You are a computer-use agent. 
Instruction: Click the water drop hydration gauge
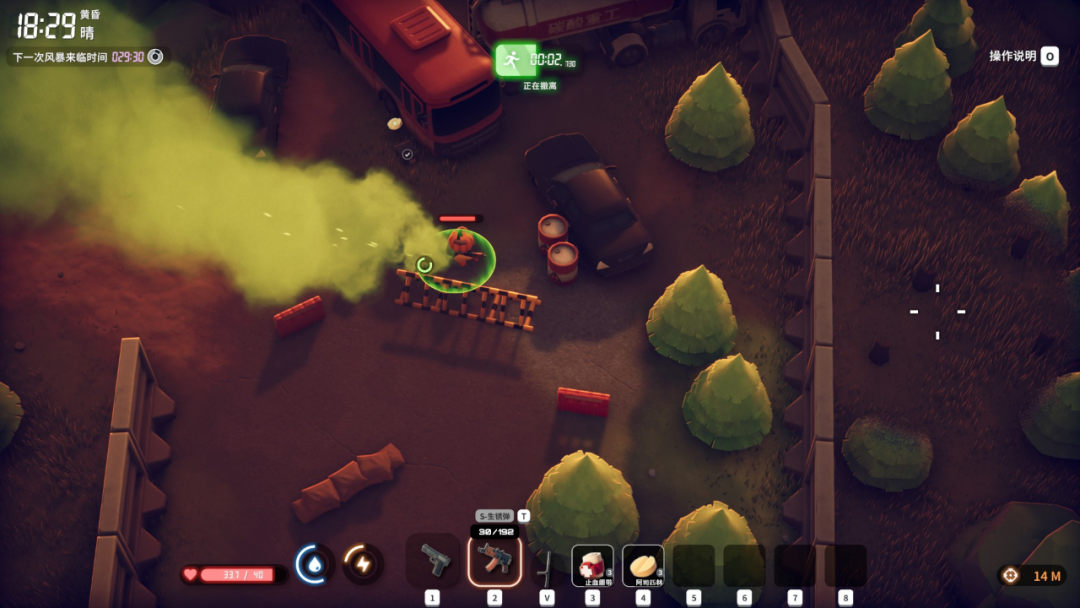coord(315,564)
